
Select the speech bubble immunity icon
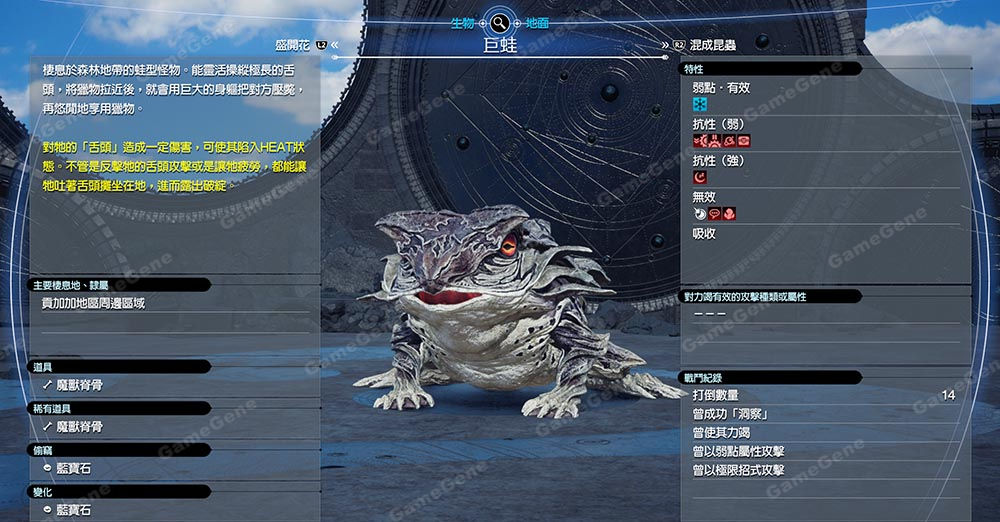pos(714,213)
